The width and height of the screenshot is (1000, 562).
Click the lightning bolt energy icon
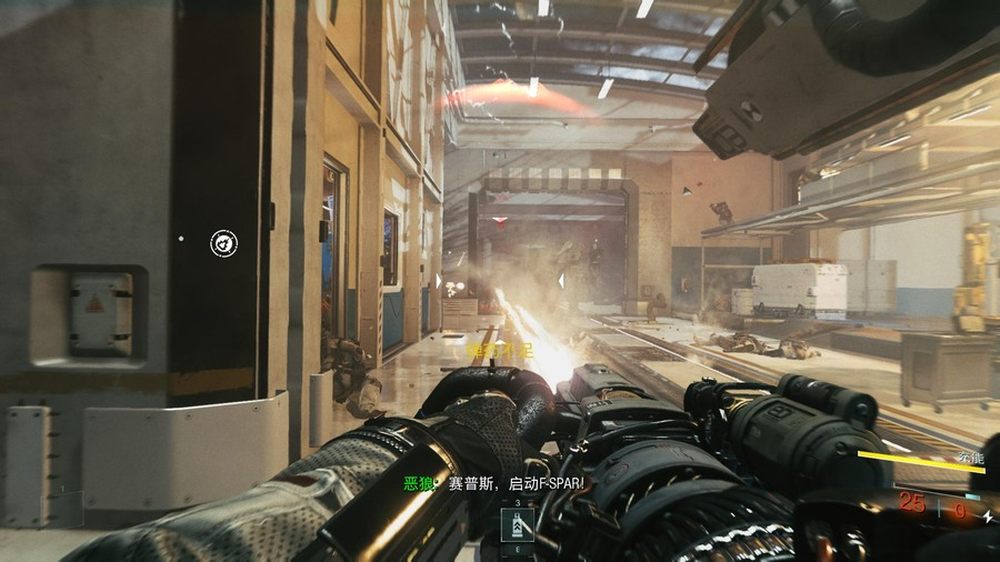click(x=987, y=516)
